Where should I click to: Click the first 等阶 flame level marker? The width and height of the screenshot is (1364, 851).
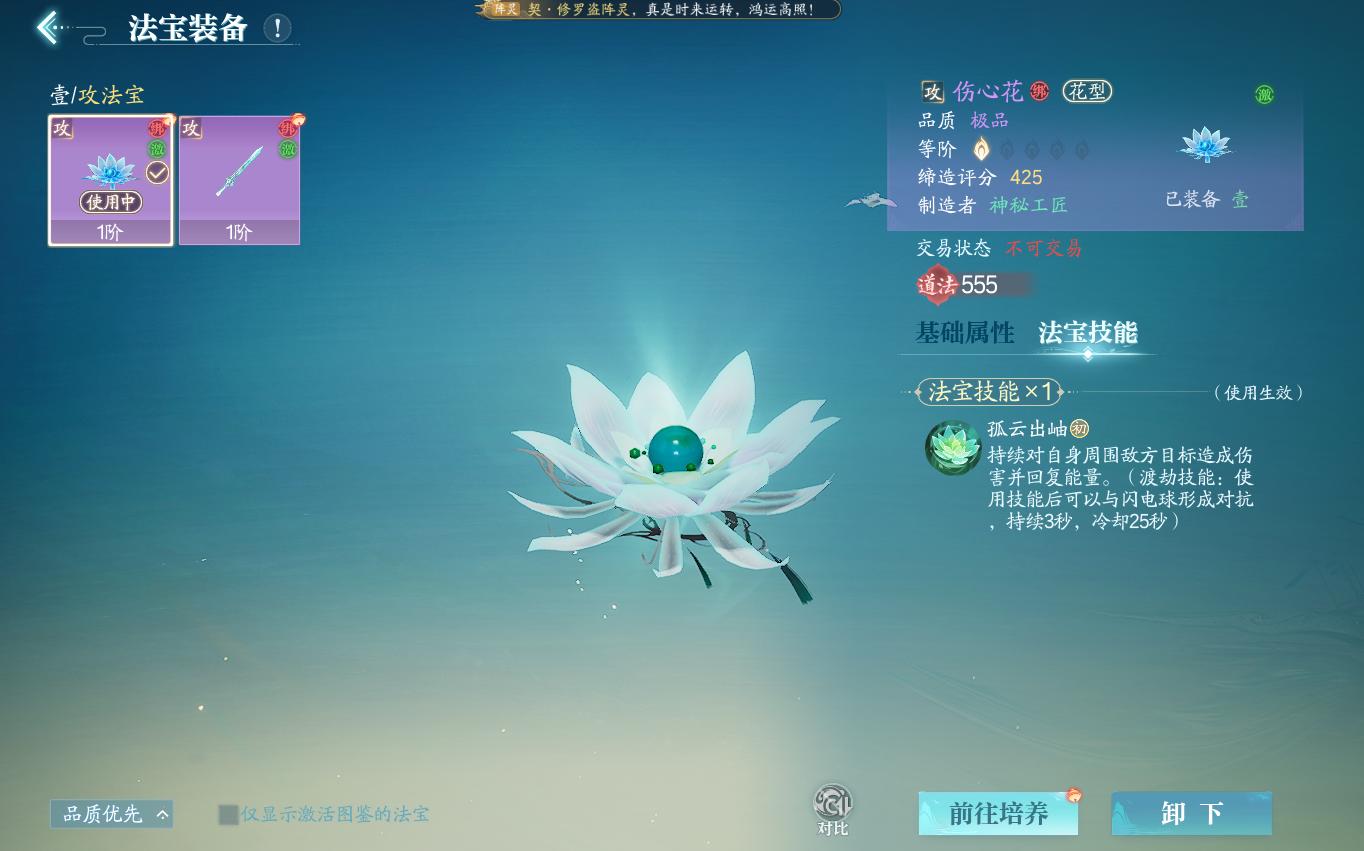(979, 148)
